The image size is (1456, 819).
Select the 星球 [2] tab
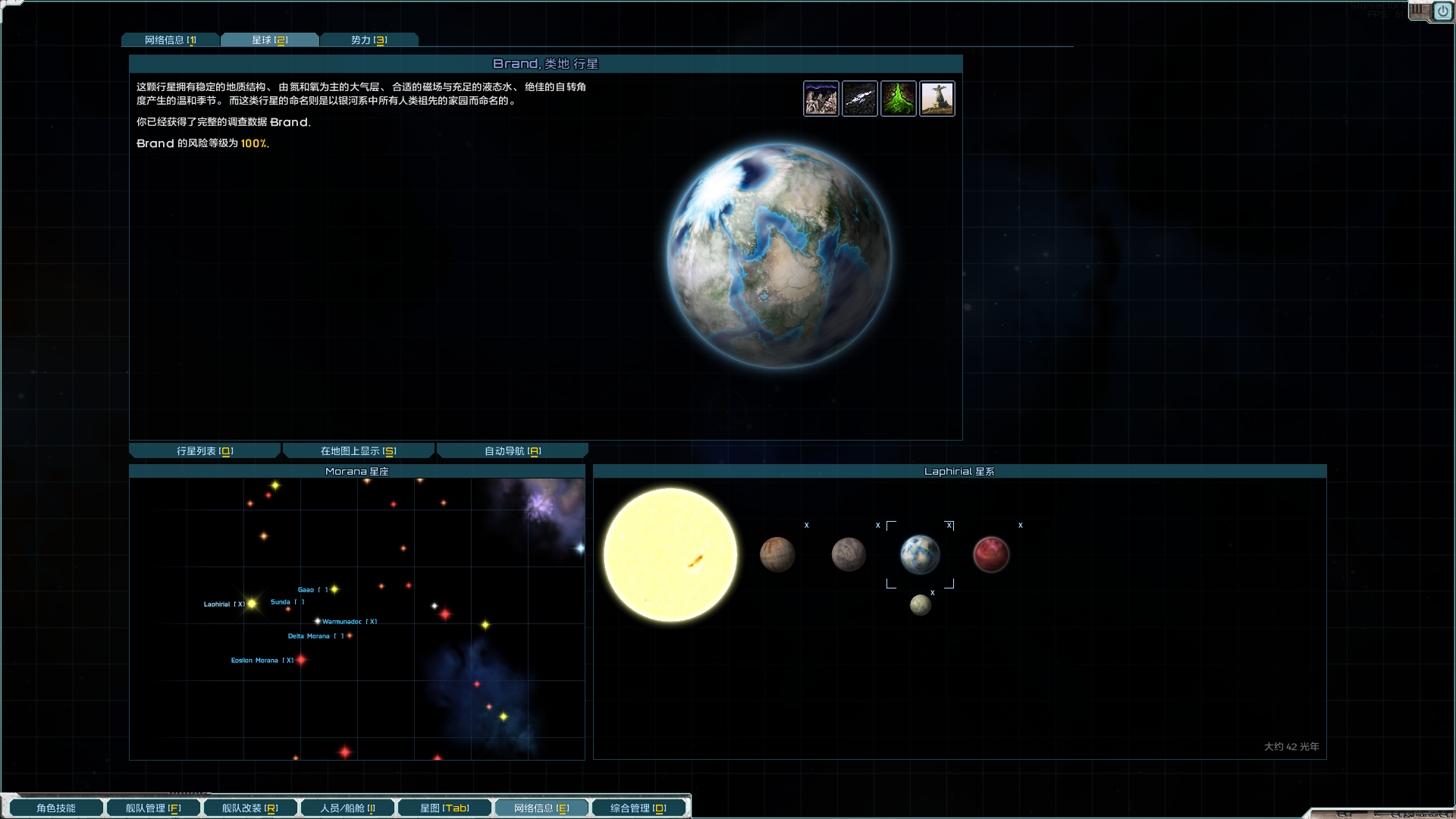click(x=270, y=39)
